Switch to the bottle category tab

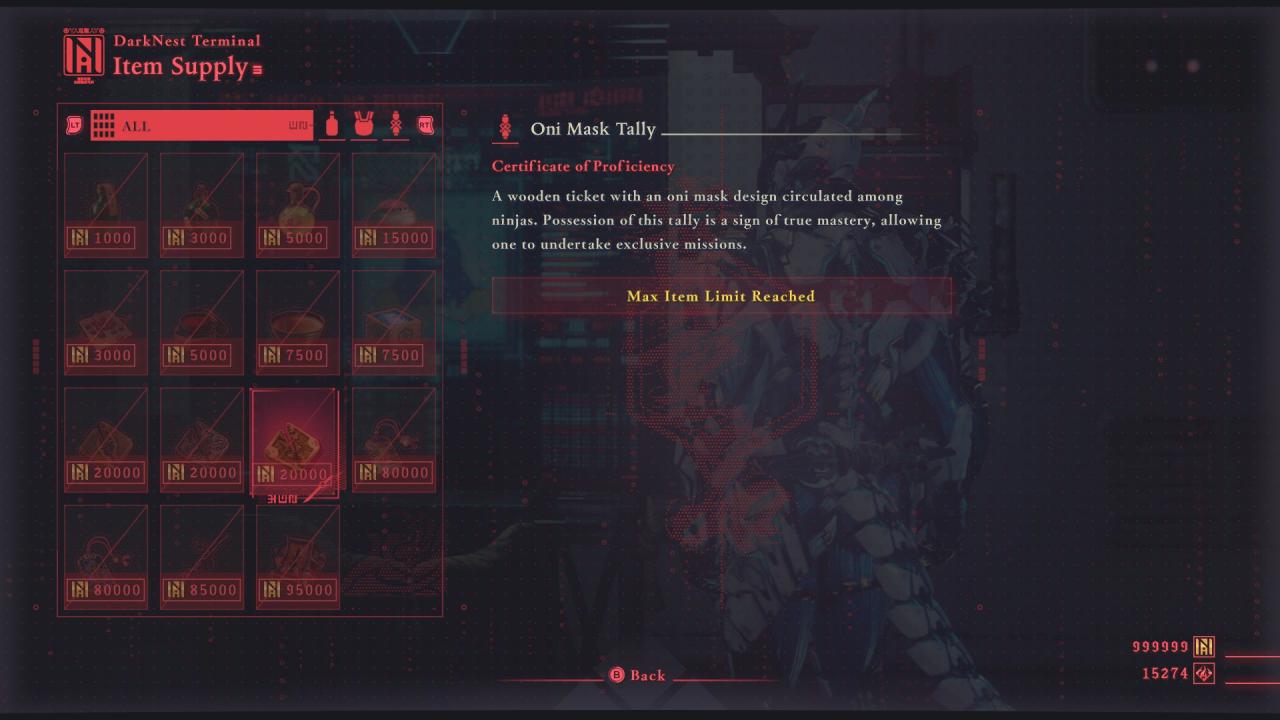pos(332,126)
